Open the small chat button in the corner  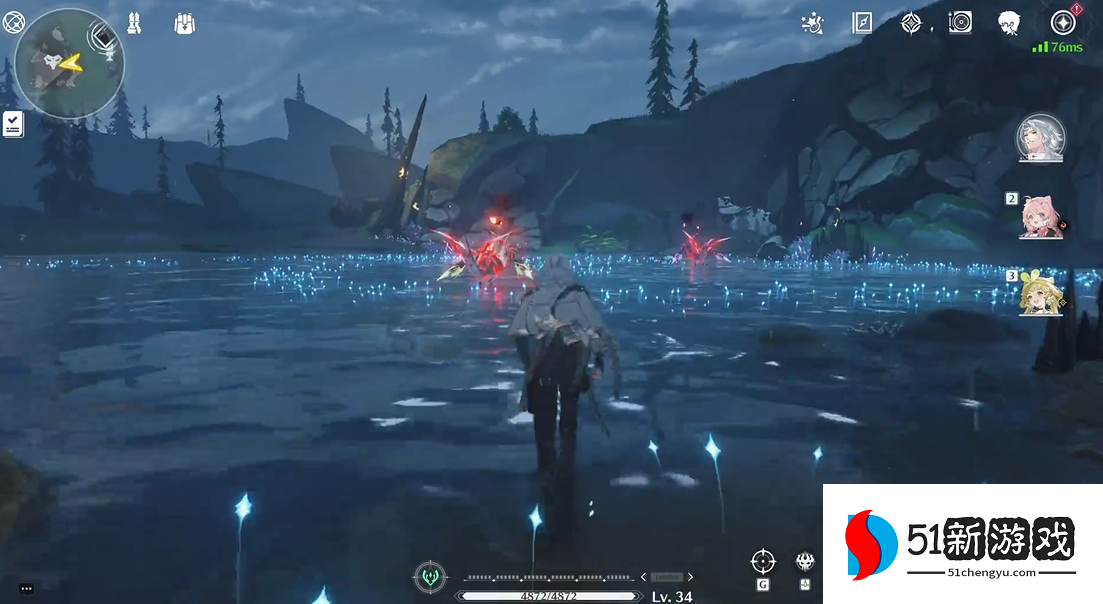pos(26,588)
